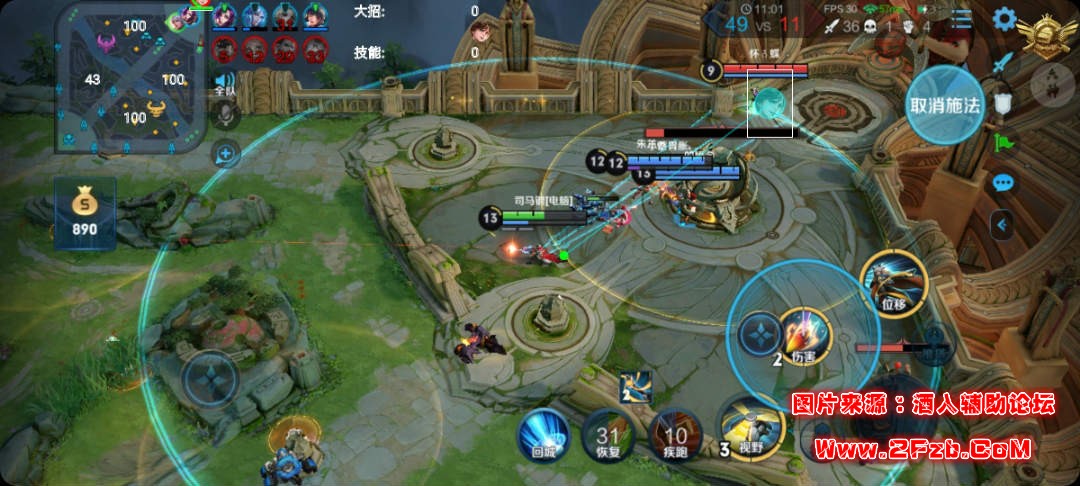The image size is (1080, 486).
Task: Activate the 回城 recall skill
Action: (x=543, y=435)
